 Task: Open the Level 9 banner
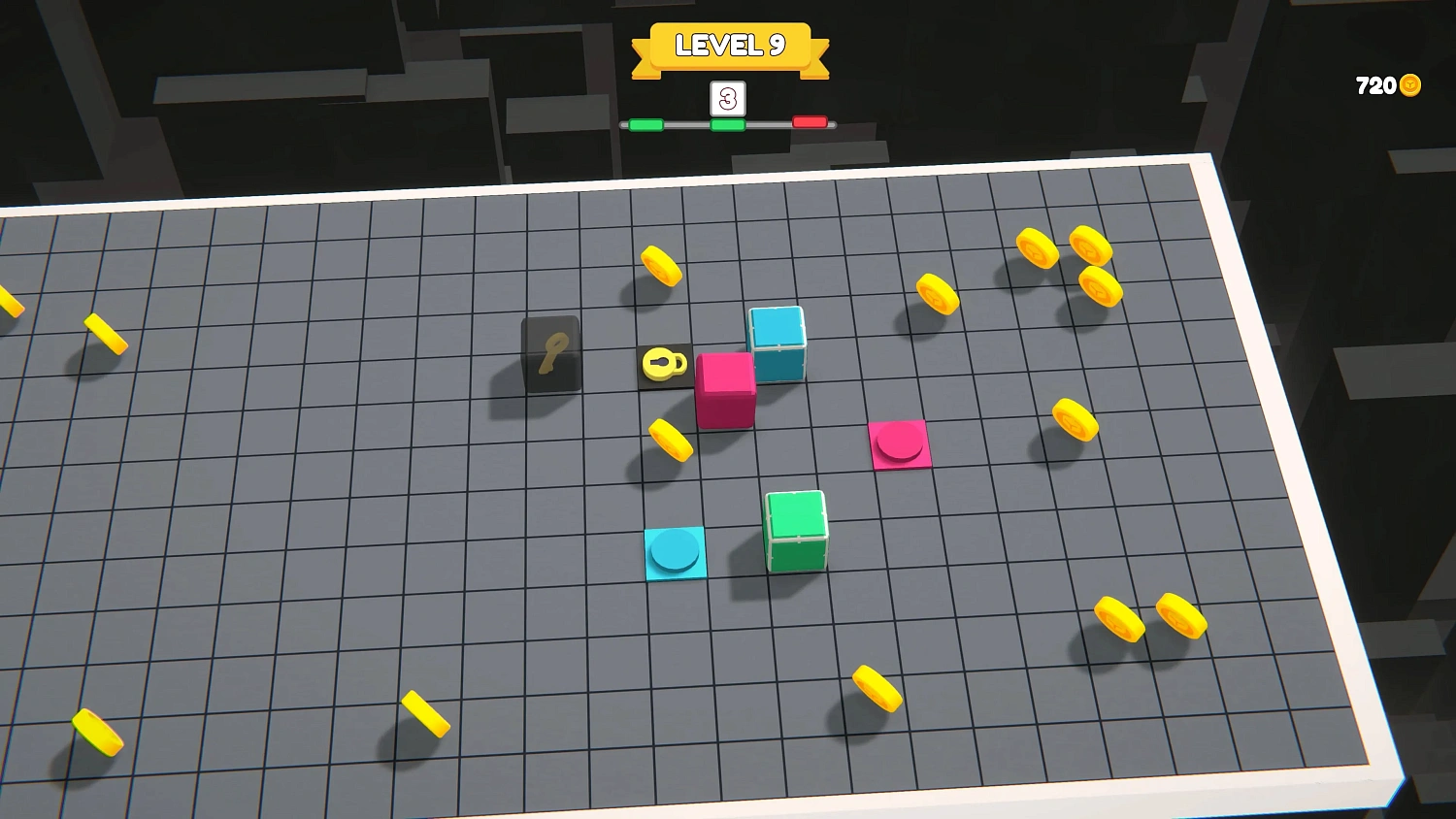tap(731, 44)
